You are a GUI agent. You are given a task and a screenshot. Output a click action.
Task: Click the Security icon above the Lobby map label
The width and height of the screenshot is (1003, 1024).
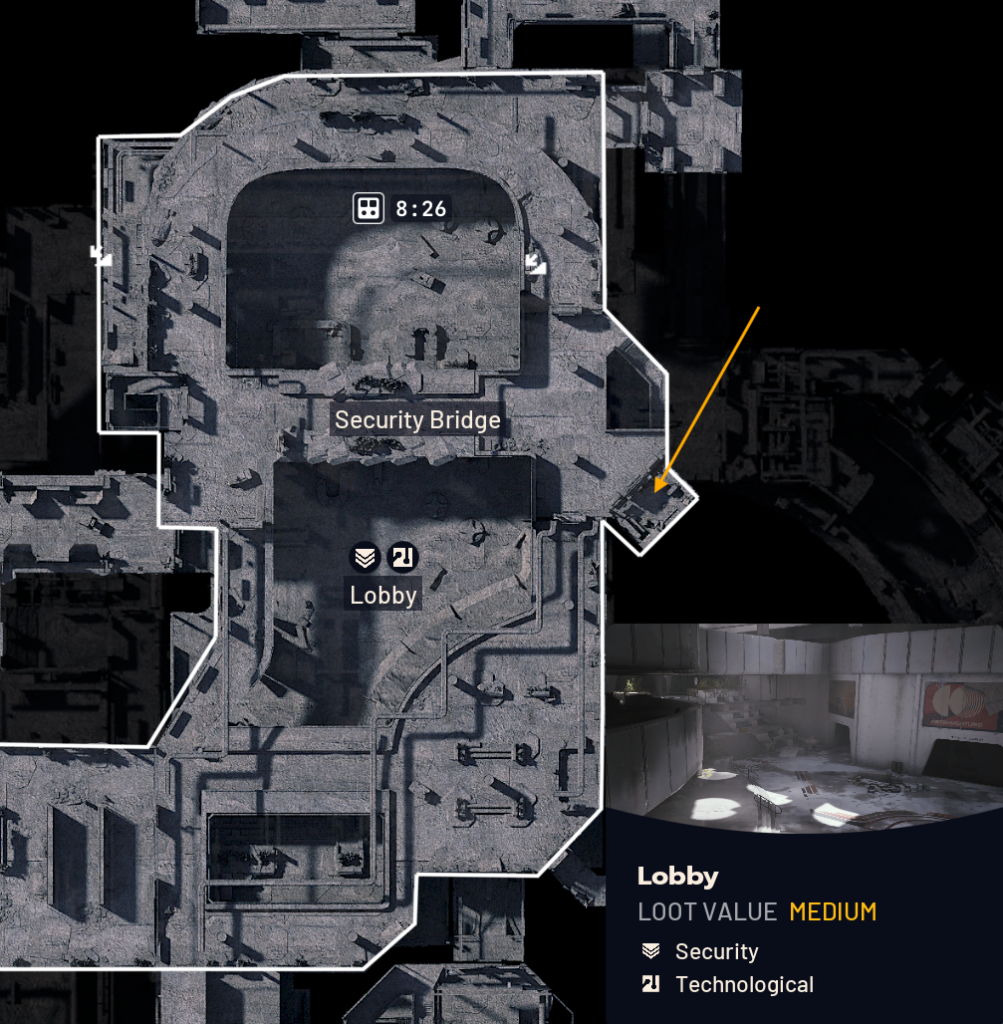click(x=363, y=558)
